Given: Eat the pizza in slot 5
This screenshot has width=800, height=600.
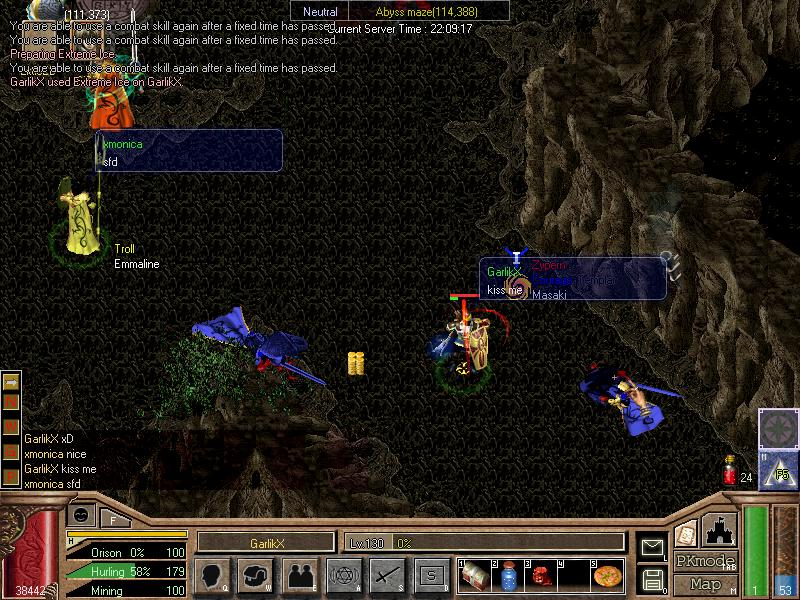Looking at the screenshot, I should pyautogui.click(x=607, y=576).
